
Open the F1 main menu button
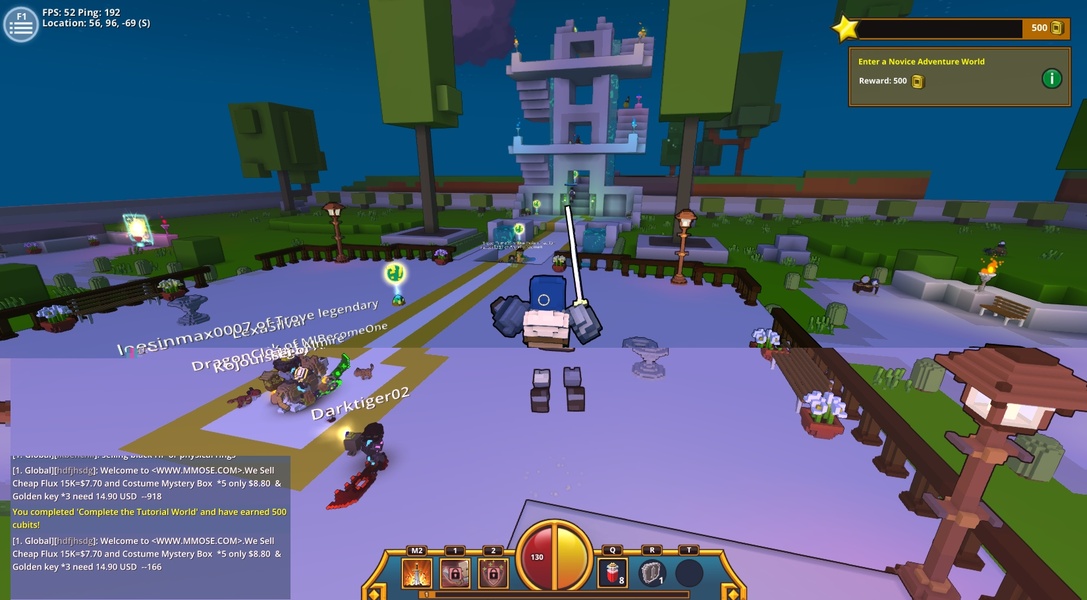pyautogui.click(x=20, y=24)
